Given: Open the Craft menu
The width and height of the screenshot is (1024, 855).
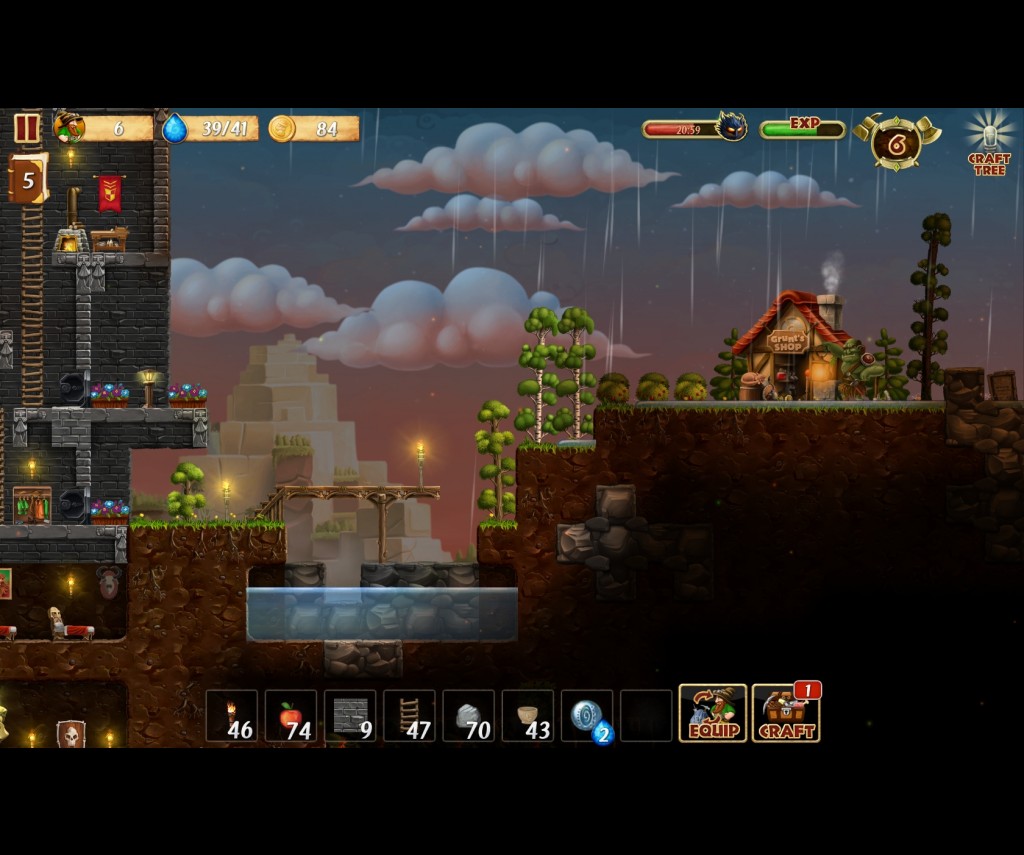Looking at the screenshot, I should pos(786,713).
